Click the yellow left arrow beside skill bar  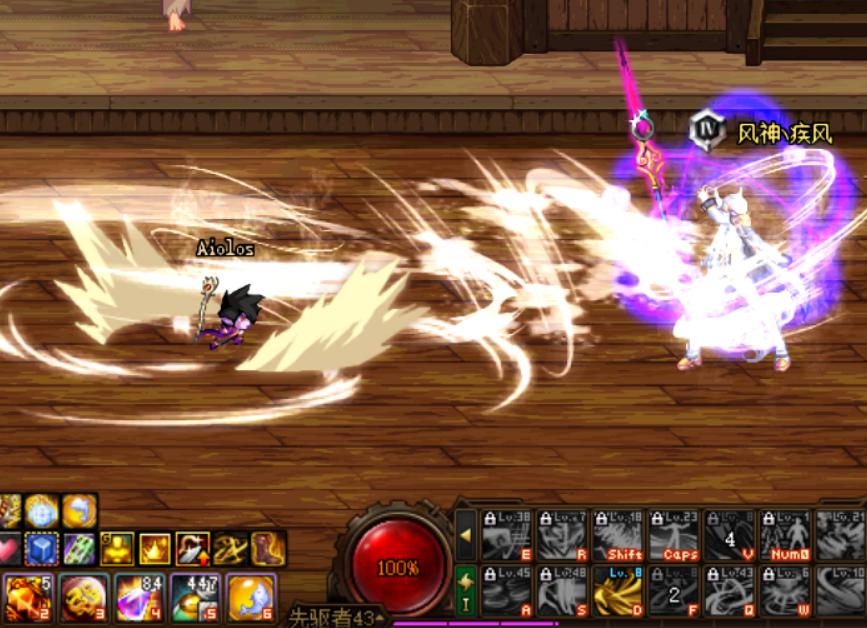click(x=466, y=535)
